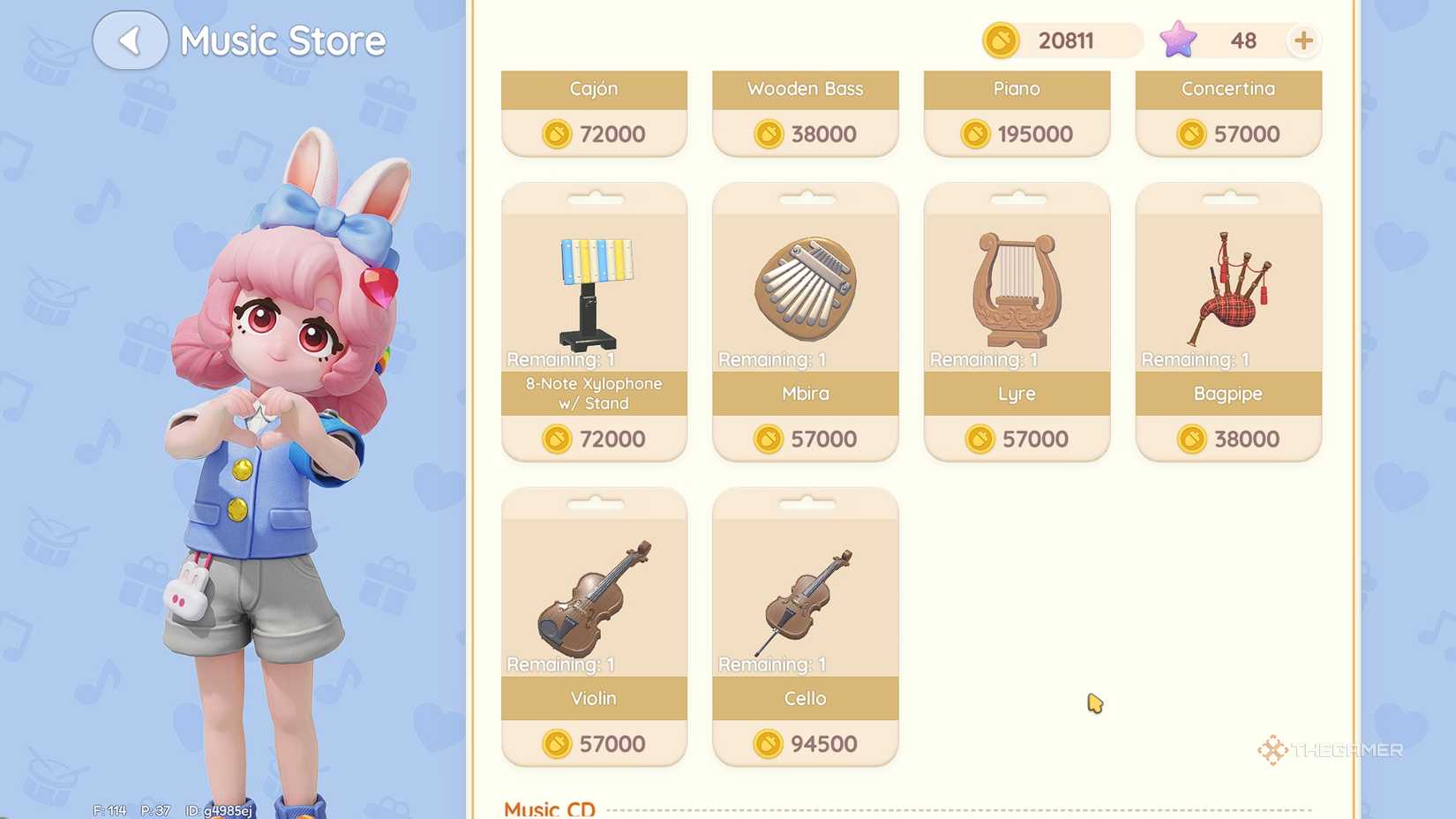Click the coin icon on the Cajón price
The height and width of the screenshot is (819, 1456).
[554, 134]
